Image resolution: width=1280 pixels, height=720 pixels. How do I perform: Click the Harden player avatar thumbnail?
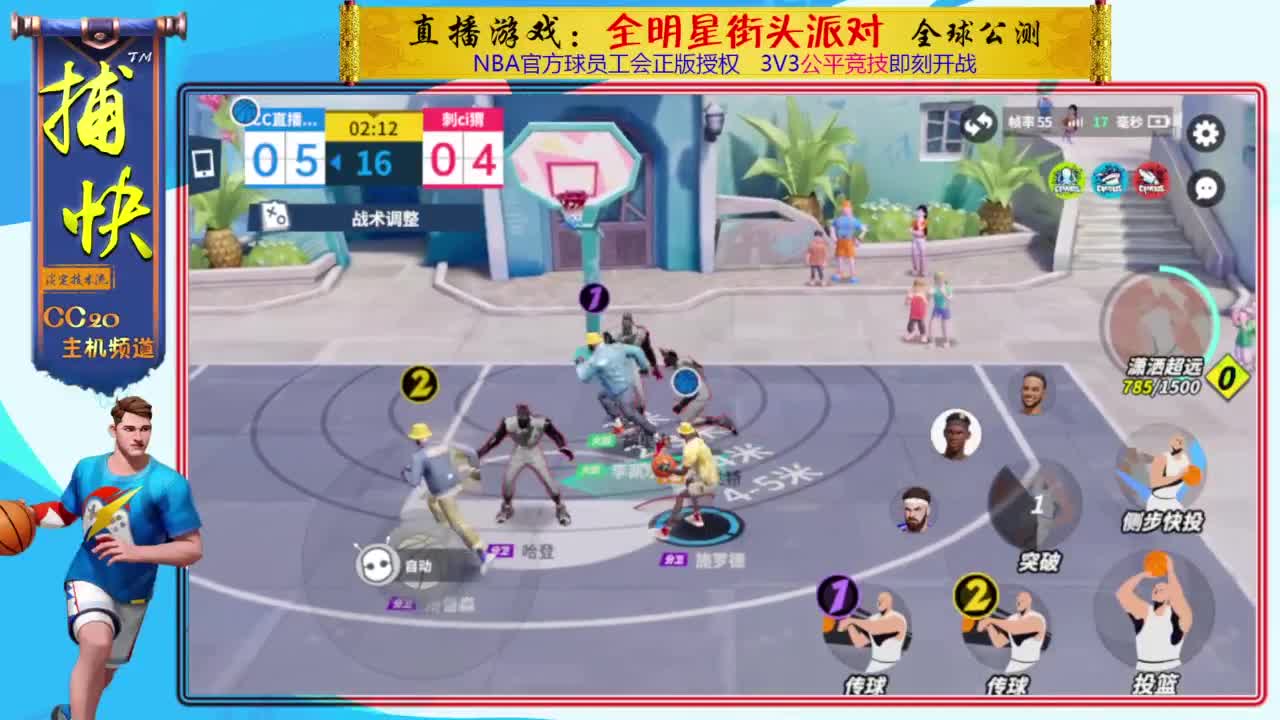tap(917, 510)
